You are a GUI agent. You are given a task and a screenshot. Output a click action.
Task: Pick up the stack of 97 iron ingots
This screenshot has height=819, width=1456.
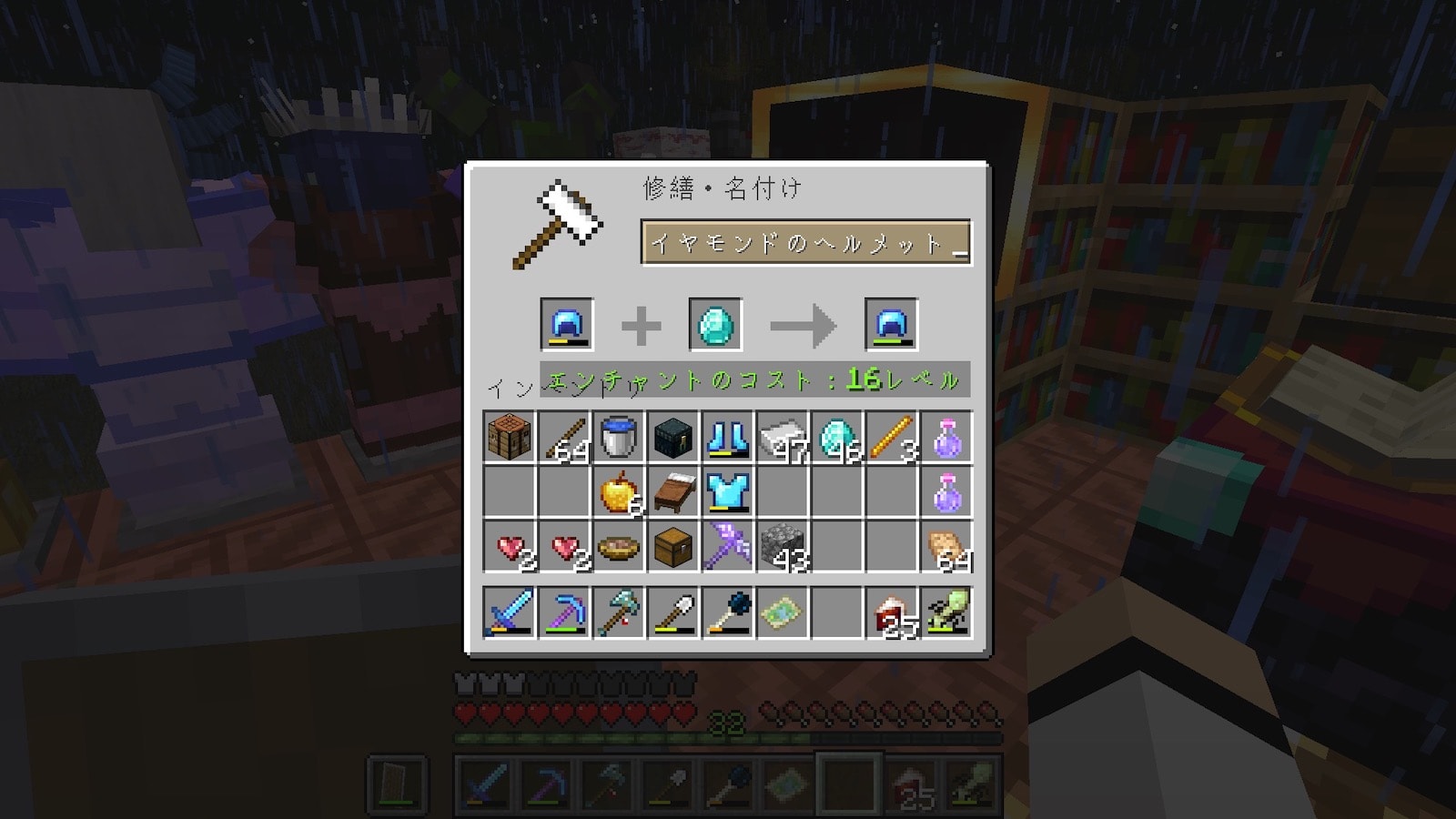click(783, 438)
